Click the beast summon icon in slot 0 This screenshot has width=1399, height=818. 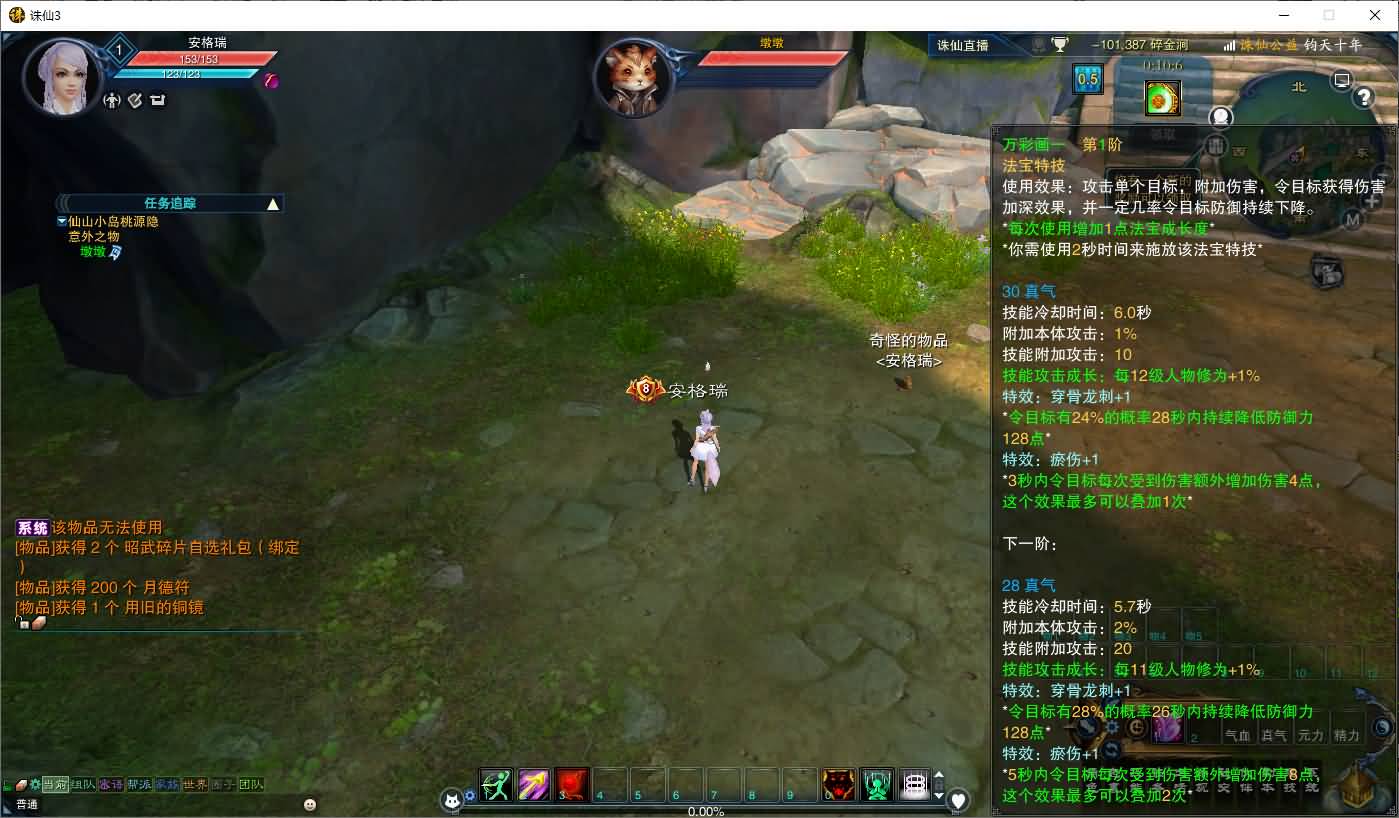click(837, 786)
